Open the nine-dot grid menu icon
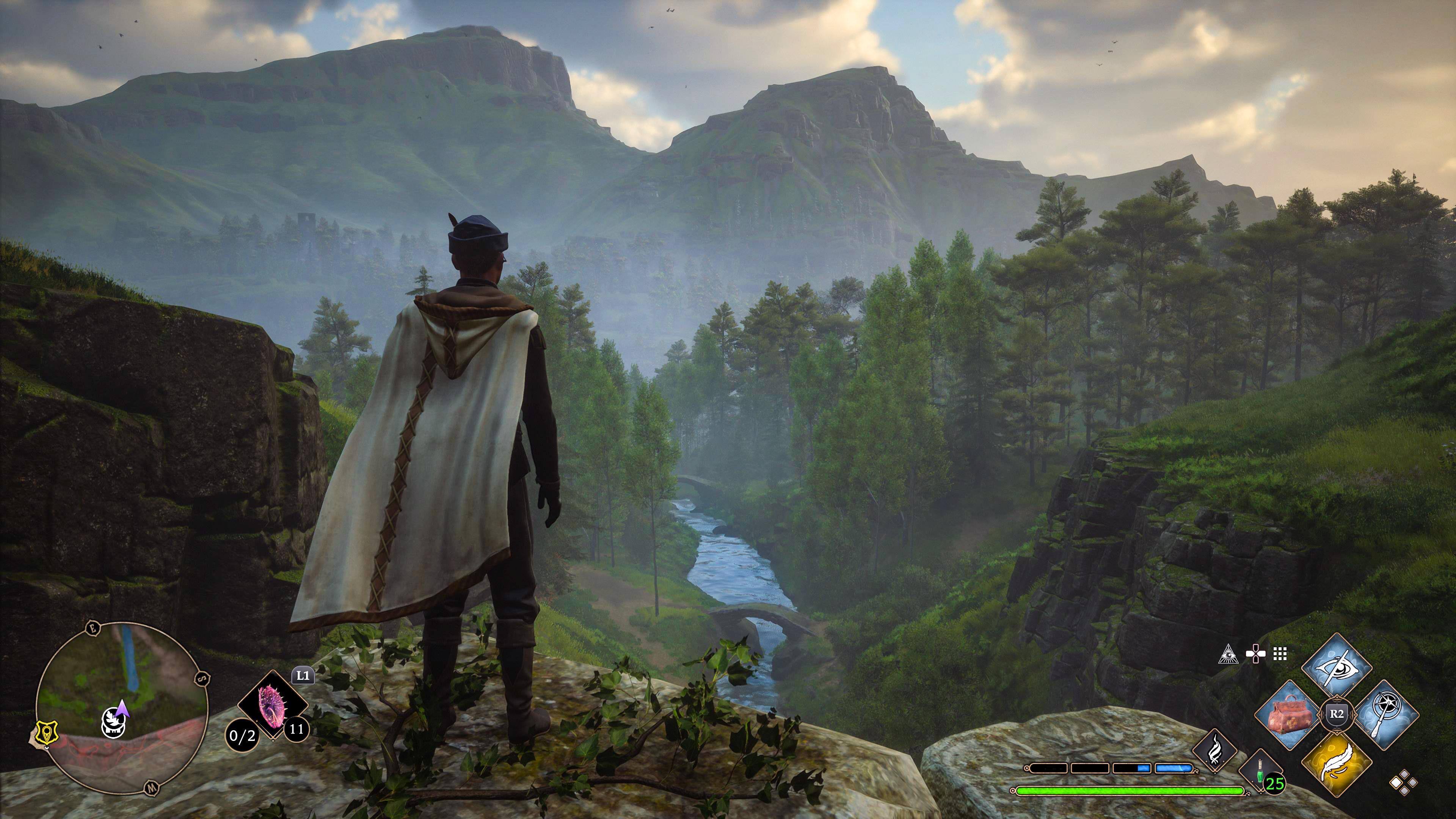The height and width of the screenshot is (819, 1456). tap(1280, 654)
